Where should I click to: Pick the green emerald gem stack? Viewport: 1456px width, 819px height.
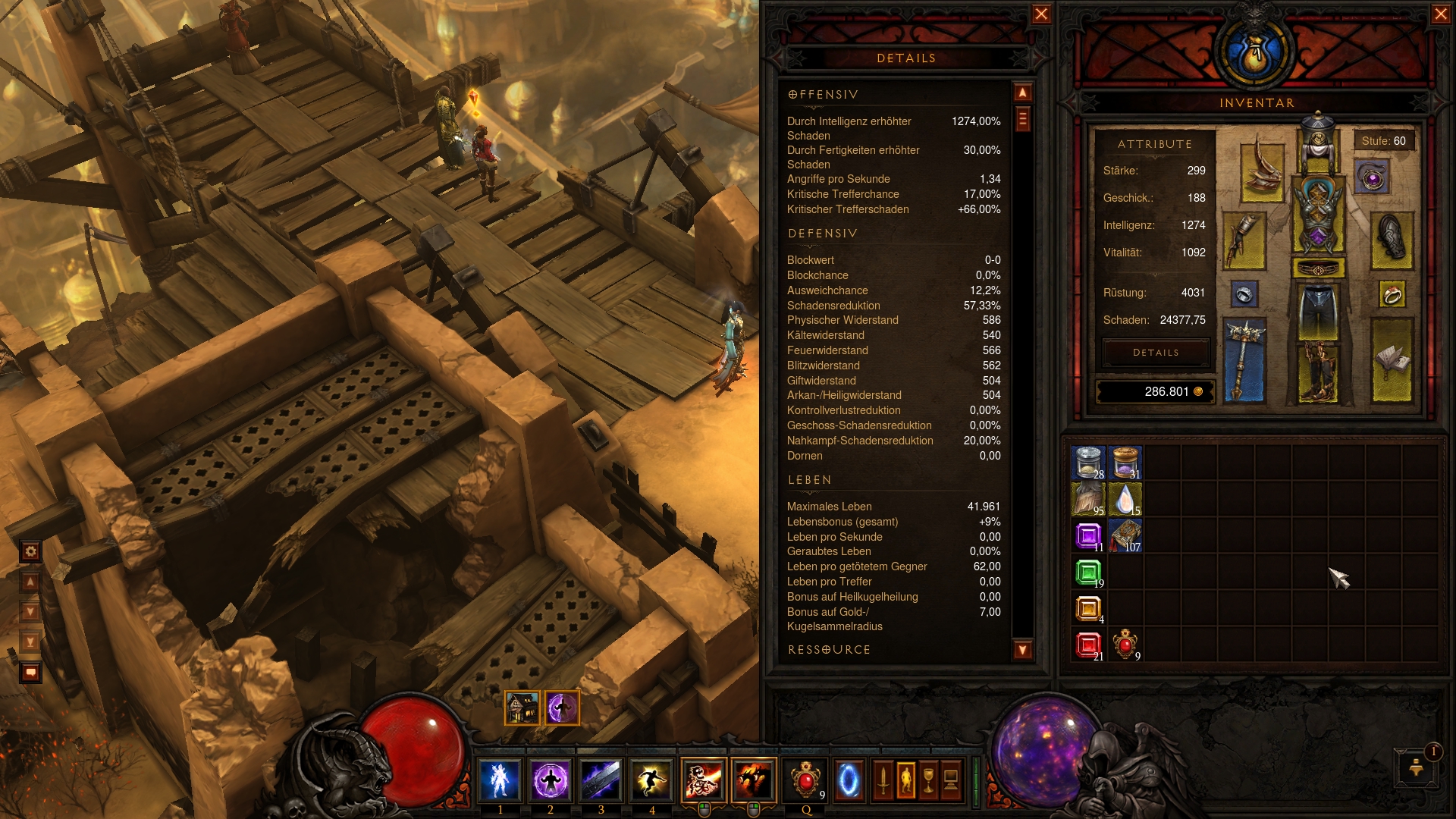(x=1088, y=573)
